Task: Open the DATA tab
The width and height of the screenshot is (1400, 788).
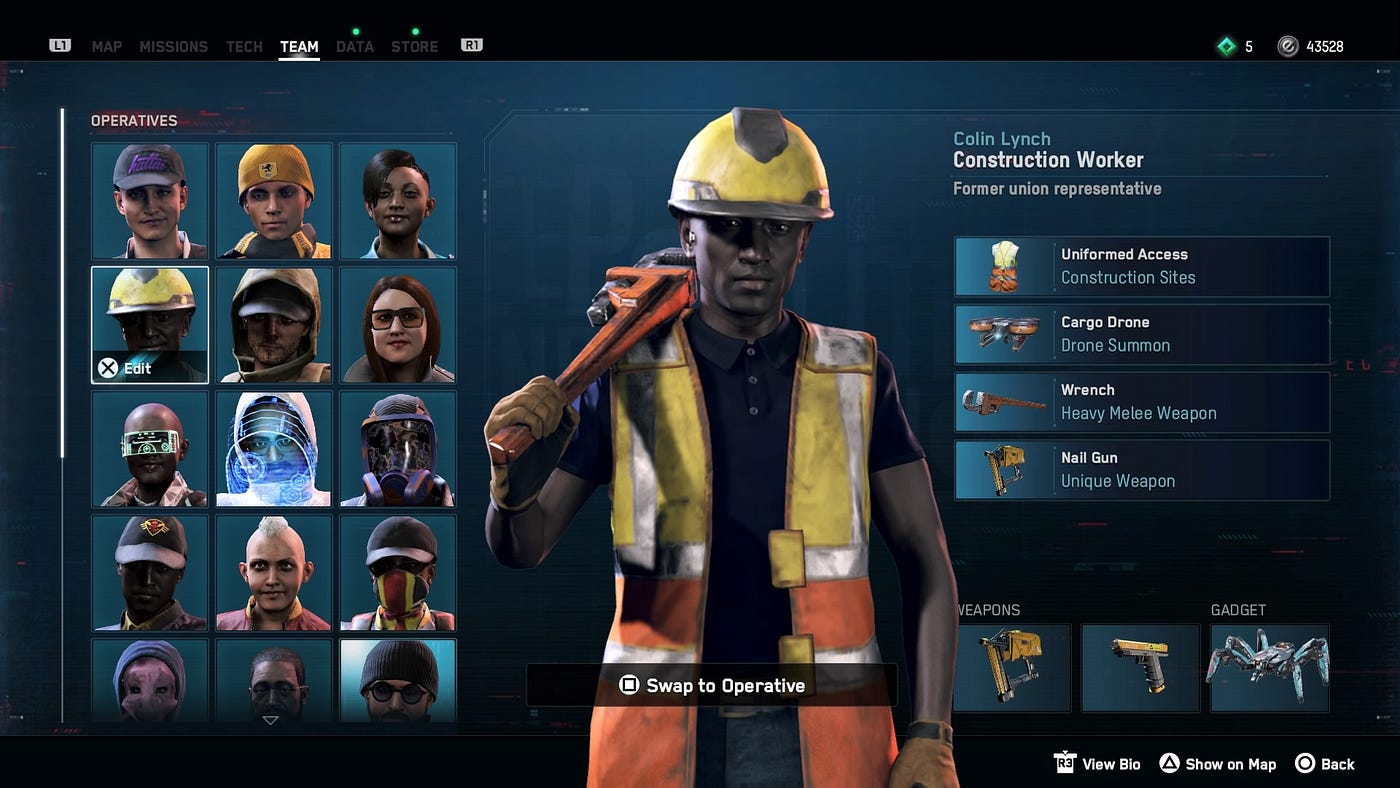Action: pos(355,47)
